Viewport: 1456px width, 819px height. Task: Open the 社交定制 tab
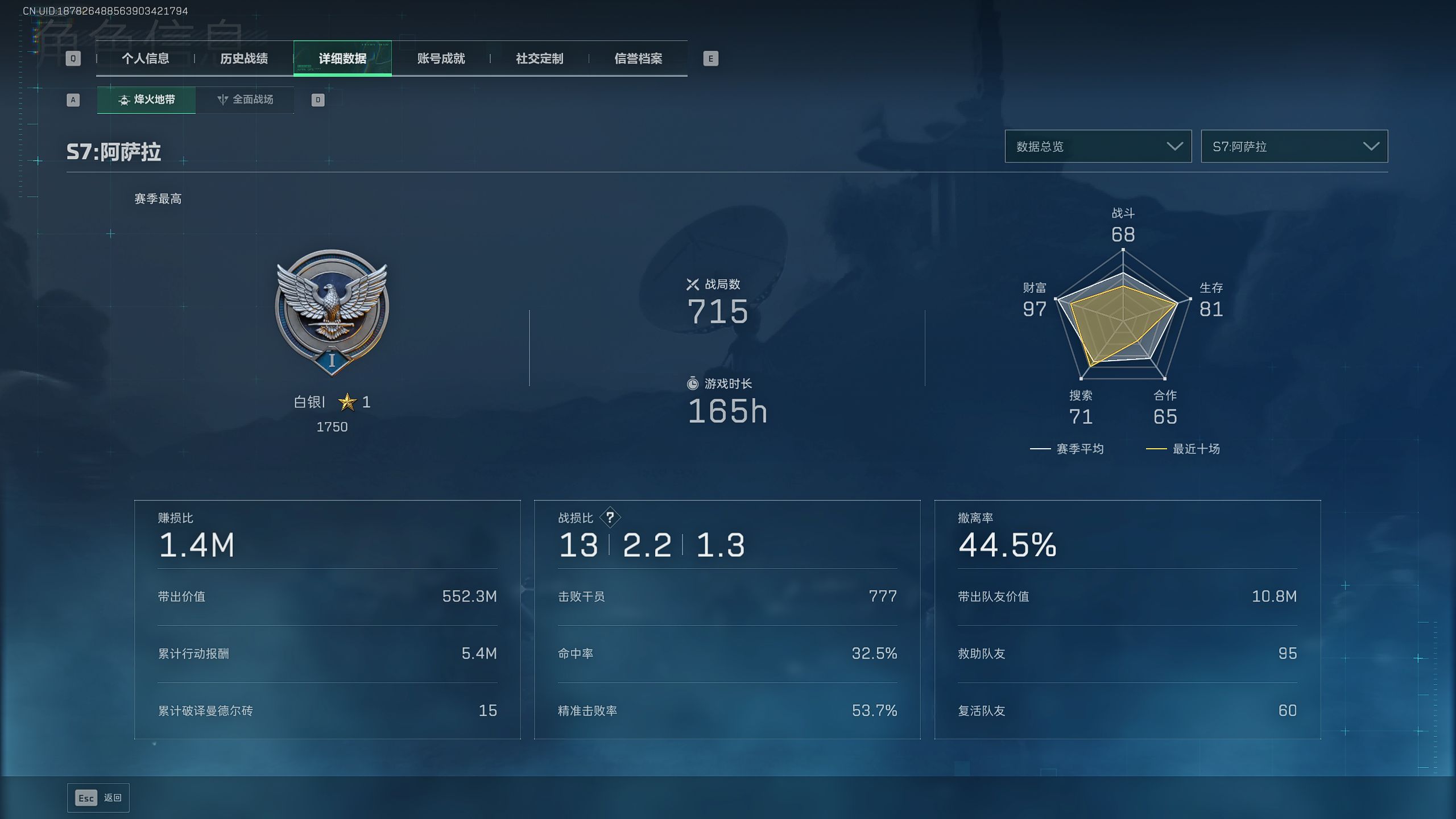point(539,59)
